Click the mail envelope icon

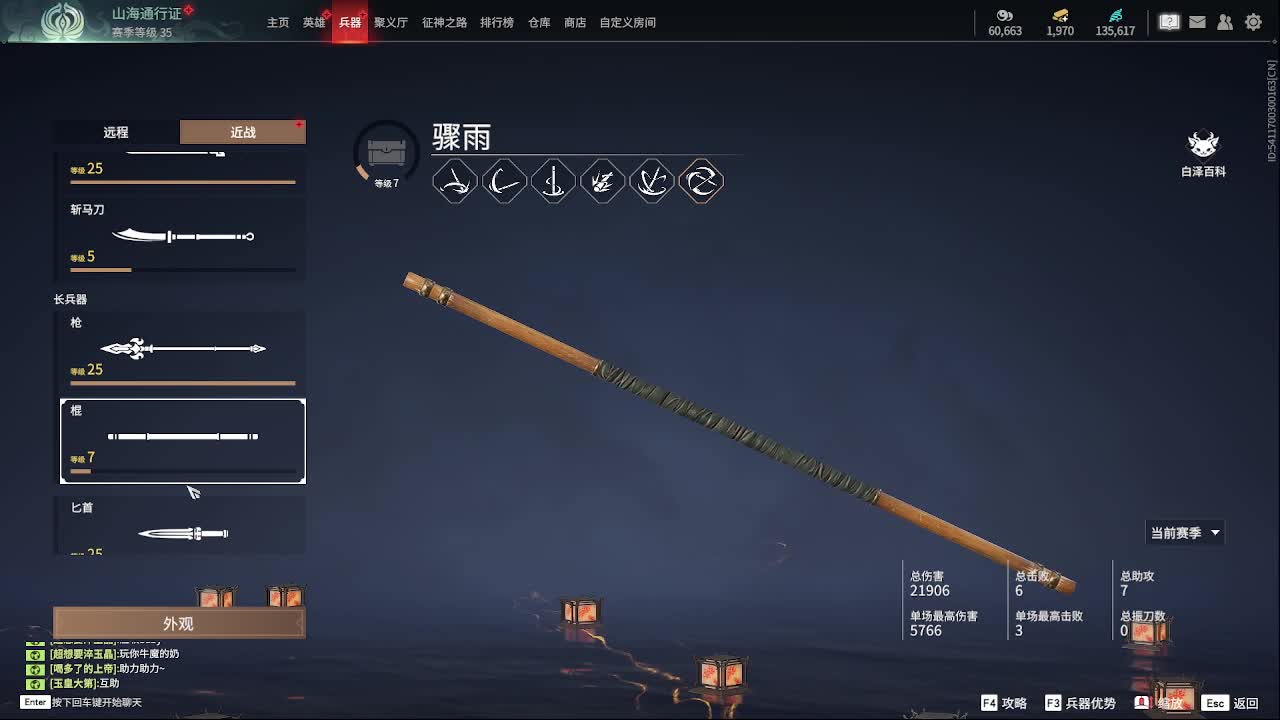1197,21
